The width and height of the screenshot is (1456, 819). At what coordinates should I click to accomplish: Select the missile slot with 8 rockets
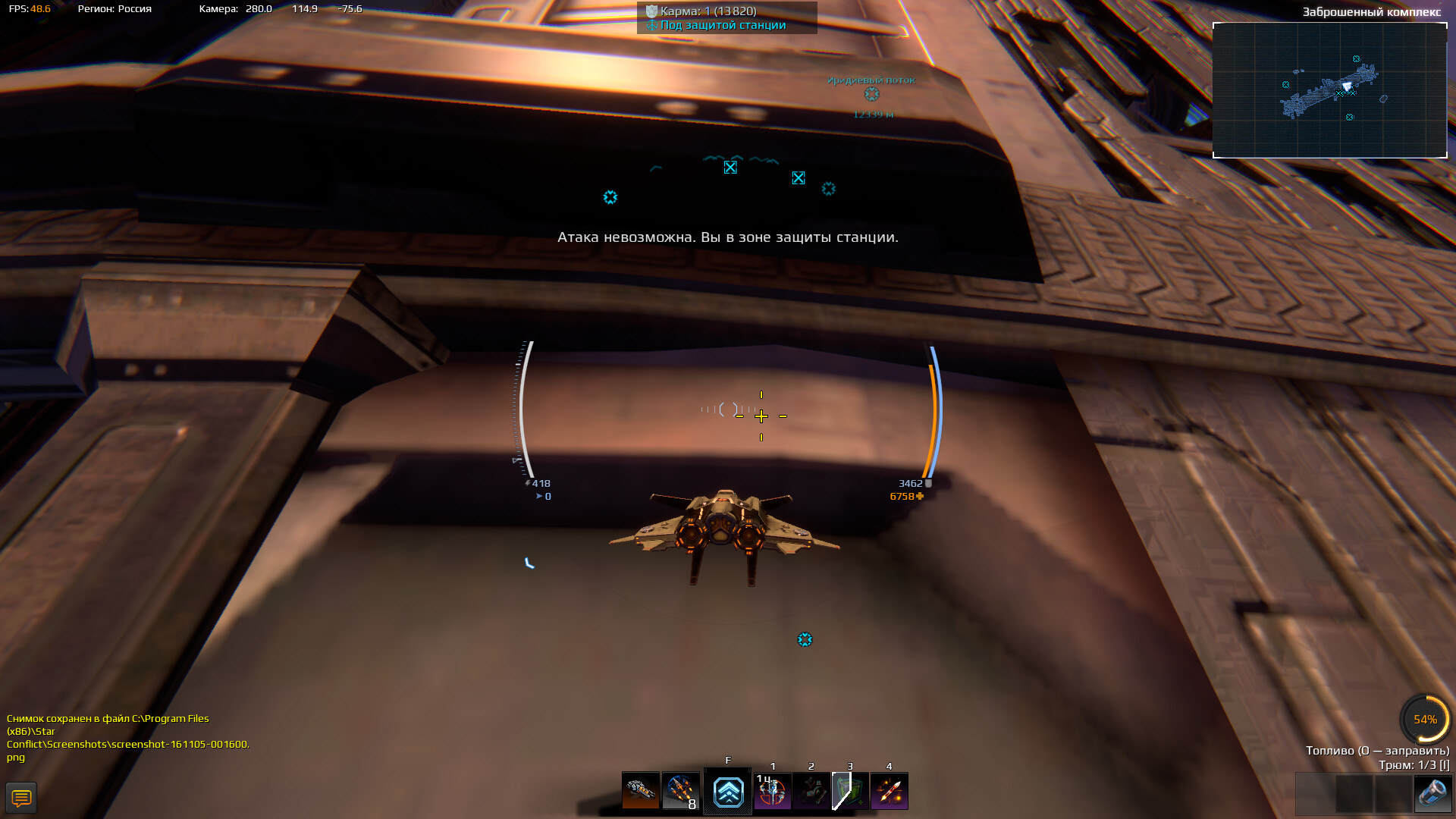680,792
